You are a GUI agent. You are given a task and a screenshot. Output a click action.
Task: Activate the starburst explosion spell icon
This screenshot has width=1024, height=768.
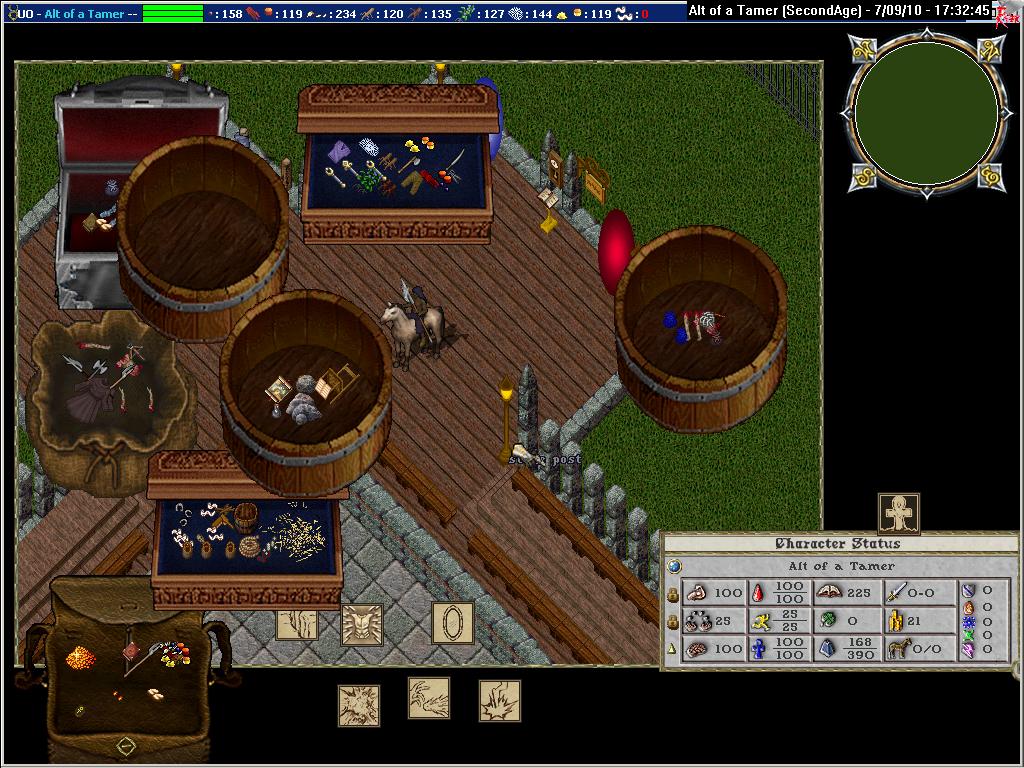coord(358,705)
